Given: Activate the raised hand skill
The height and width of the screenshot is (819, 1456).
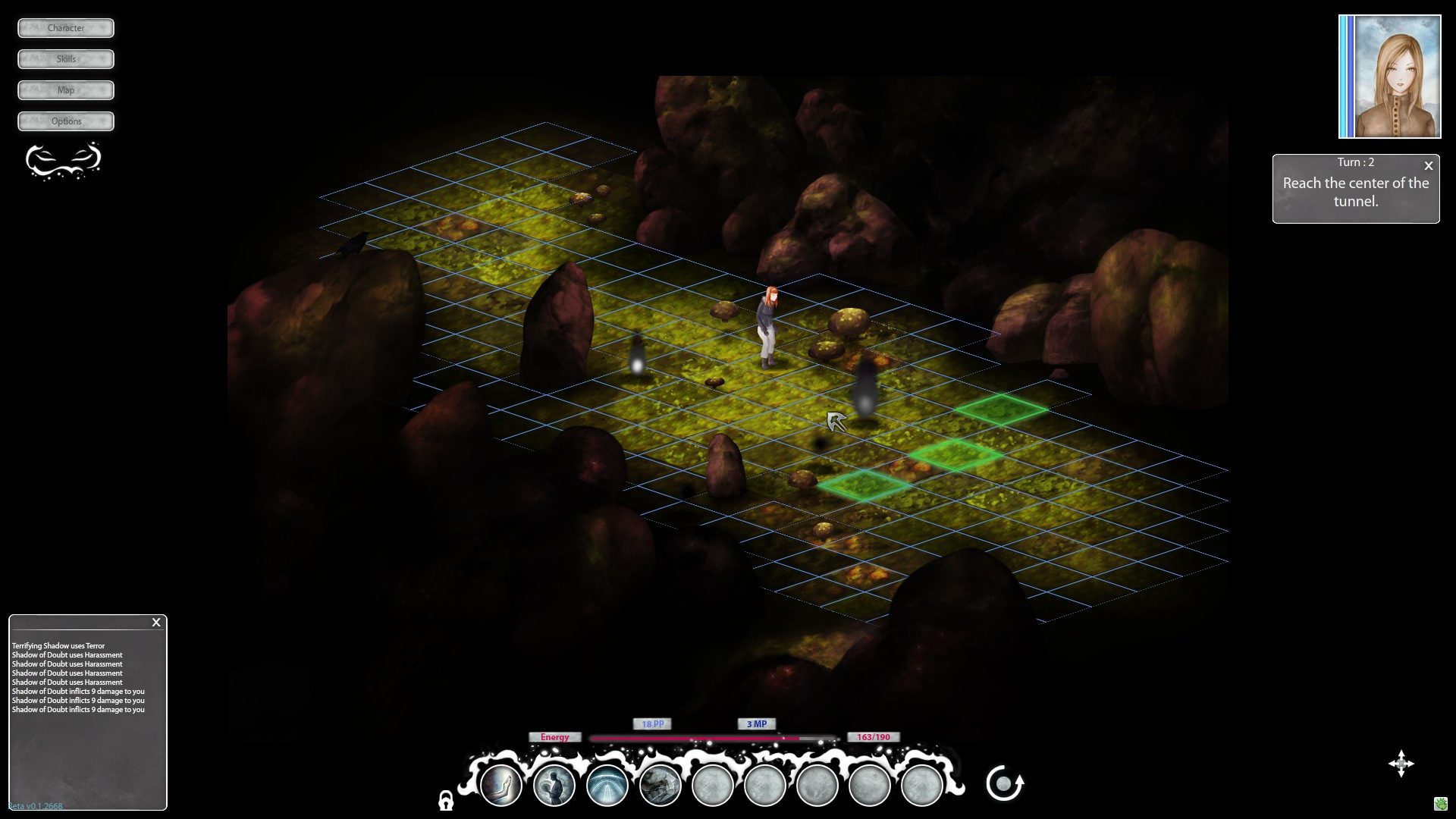Looking at the screenshot, I should pos(501,785).
